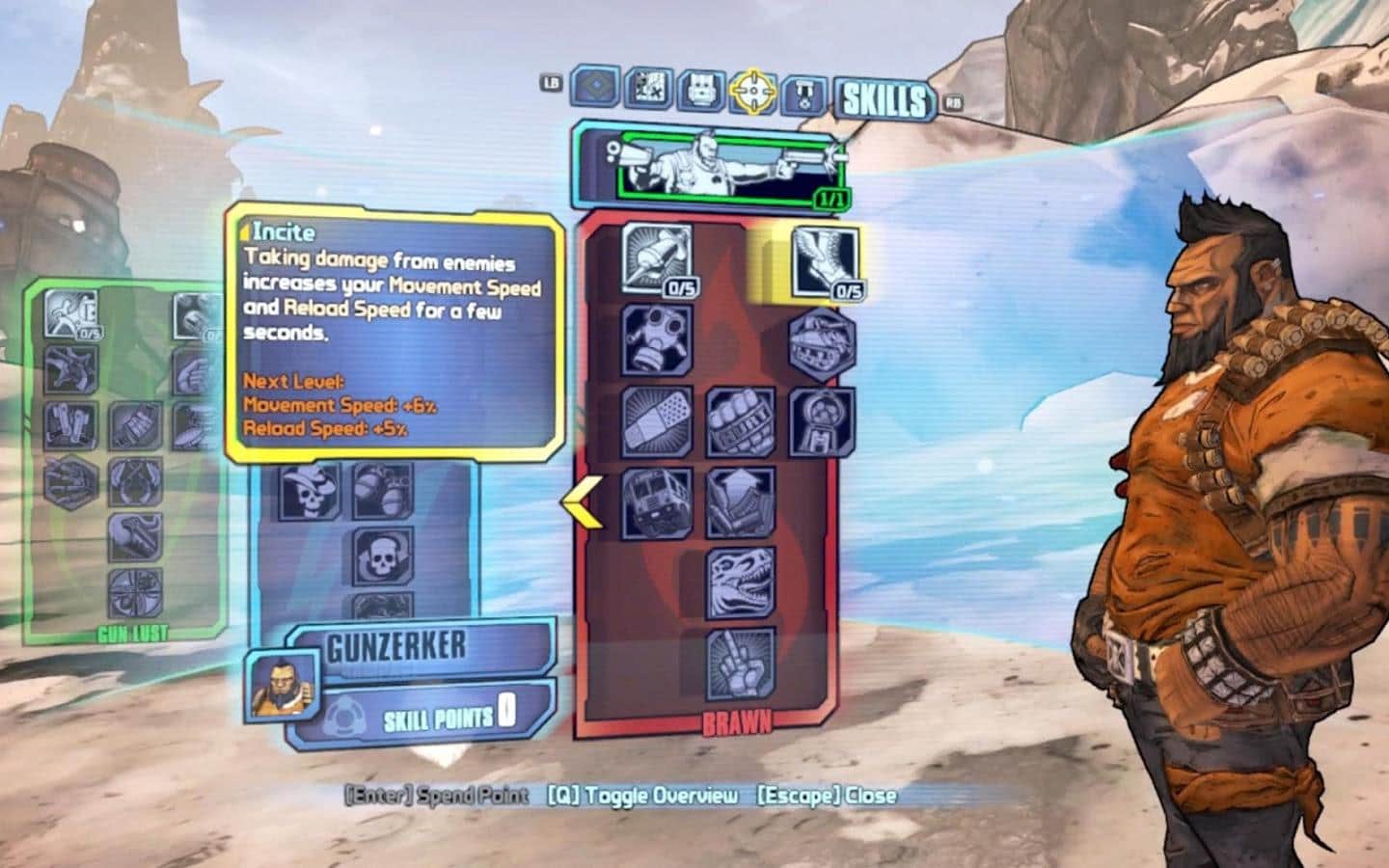Image resolution: width=1389 pixels, height=868 pixels.
Task: Click the LB bumper to switch menus
Action: [x=553, y=84]
